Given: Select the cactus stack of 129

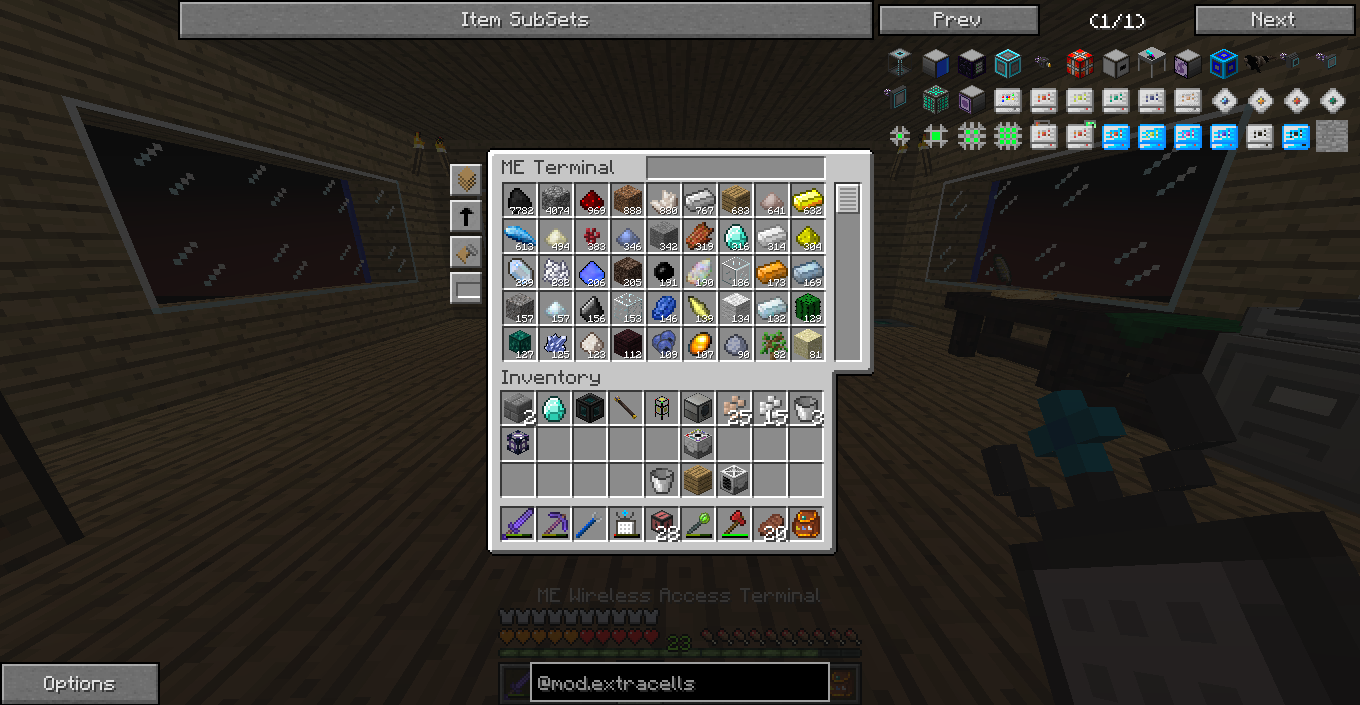Looking at the screenshot, I should (807, 309).
